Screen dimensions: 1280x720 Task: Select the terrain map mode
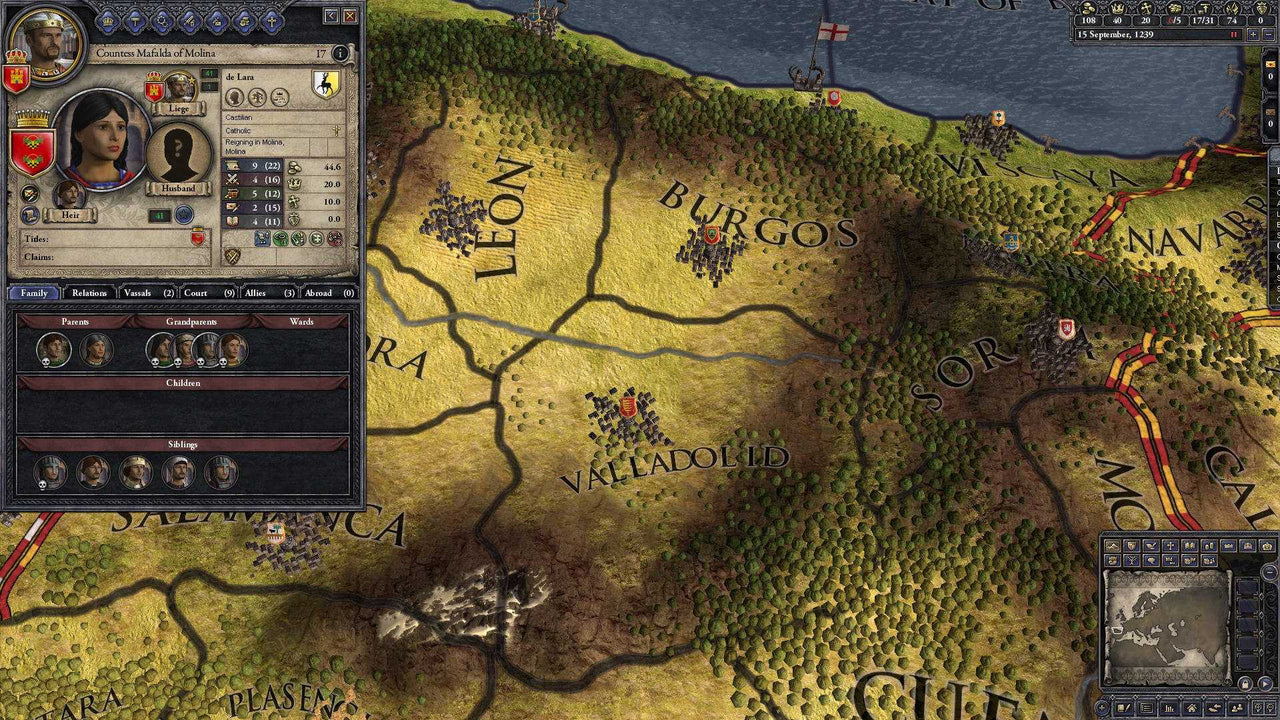pyautogui.click(x=1114, y=546)
